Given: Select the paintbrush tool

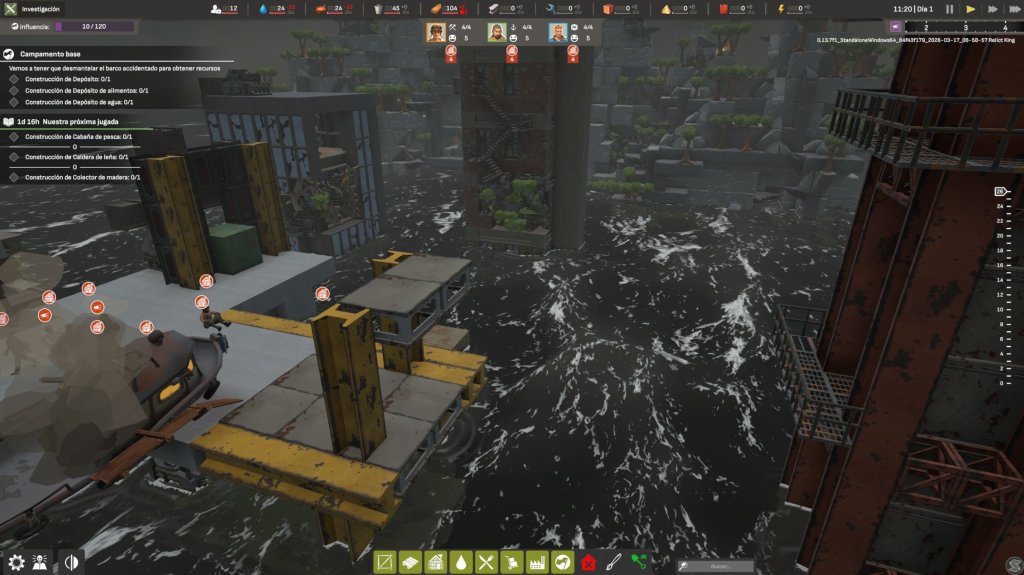Looking at the screenshot, I should tap(614, 562).
